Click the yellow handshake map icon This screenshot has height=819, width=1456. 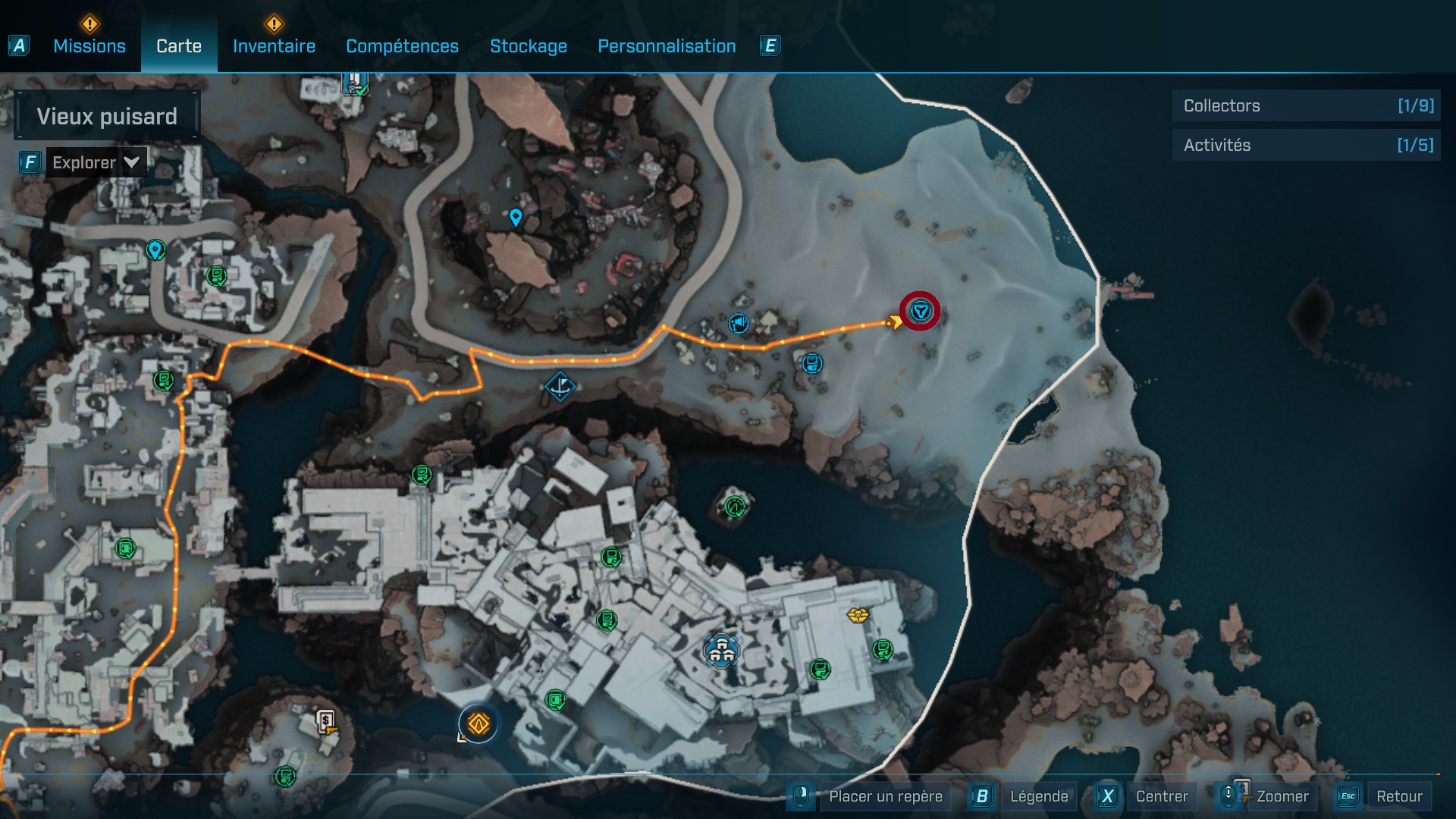(x=858, y=614)
